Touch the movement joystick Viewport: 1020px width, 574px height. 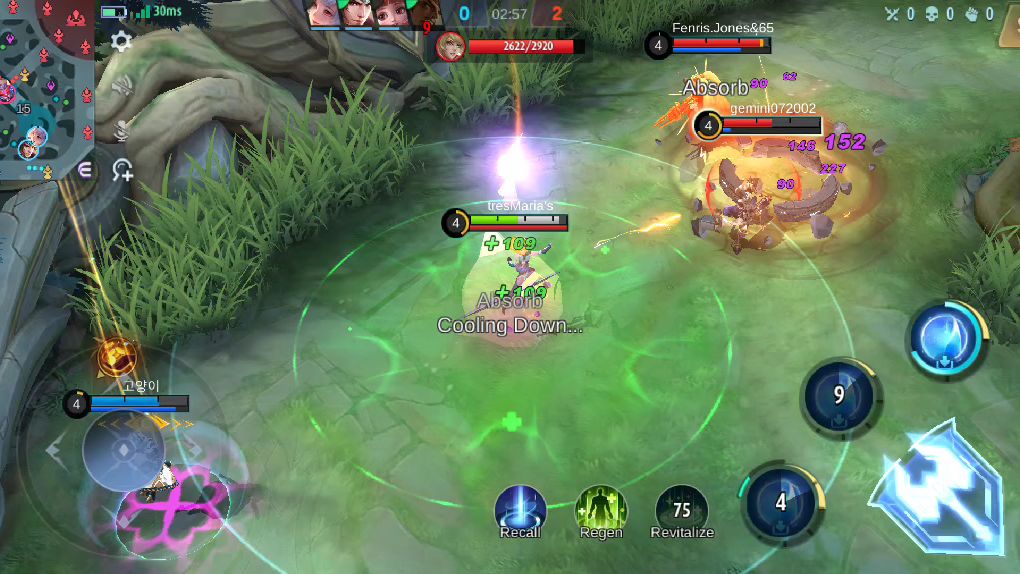coord(122,449)
